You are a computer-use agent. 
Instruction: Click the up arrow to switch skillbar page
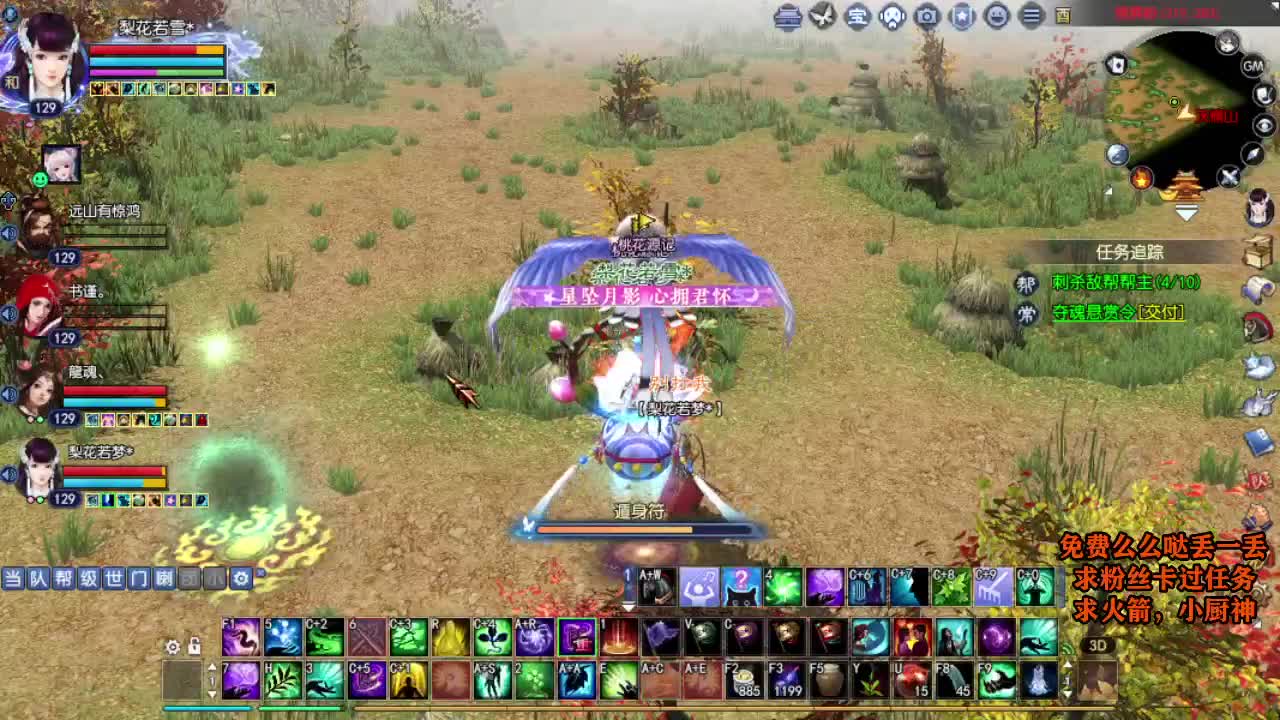tap(212, 667)
